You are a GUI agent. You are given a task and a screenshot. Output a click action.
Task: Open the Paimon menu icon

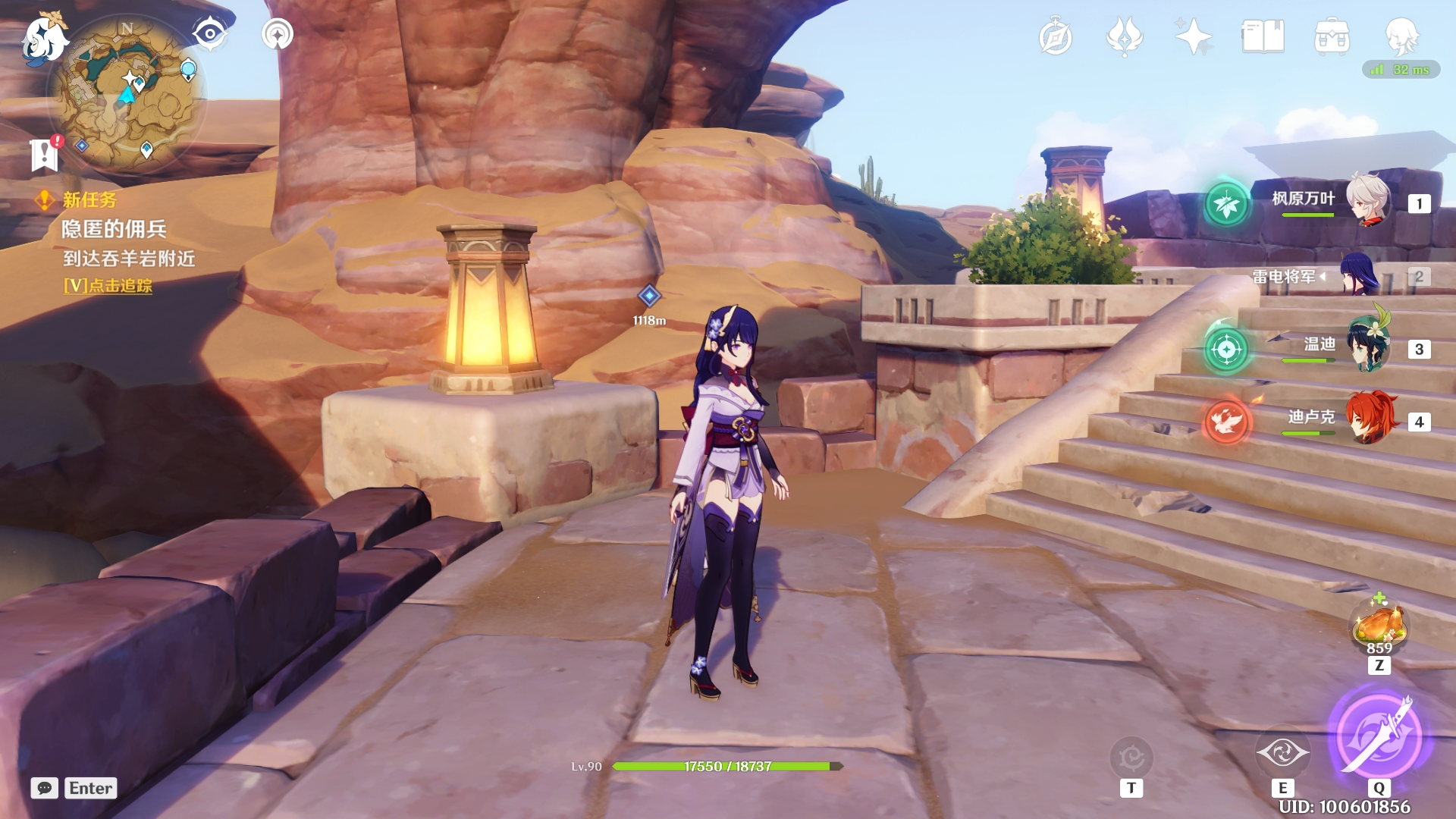(44, 38)
